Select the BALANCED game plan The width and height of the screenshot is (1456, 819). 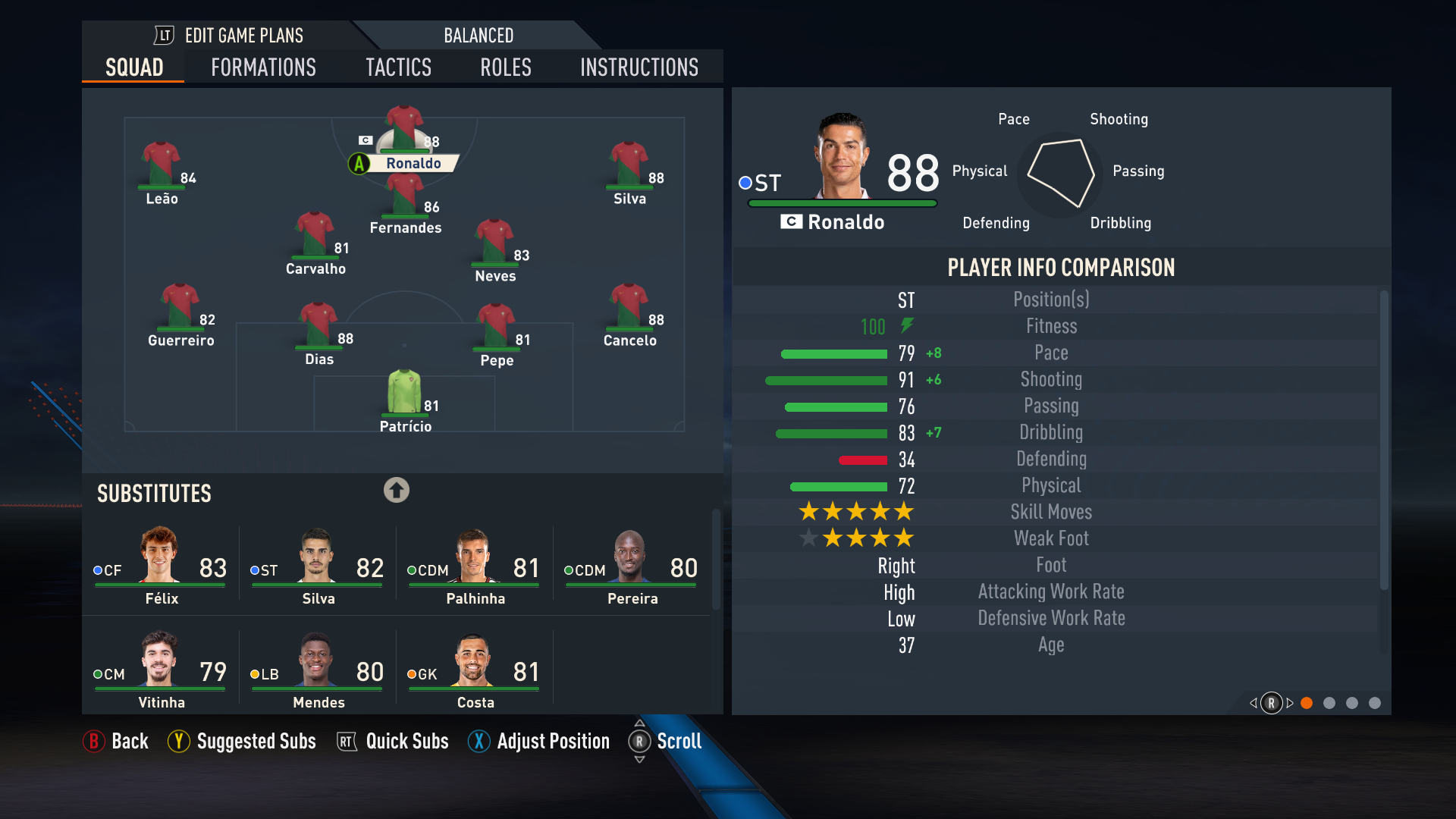[x=479, y=35]
